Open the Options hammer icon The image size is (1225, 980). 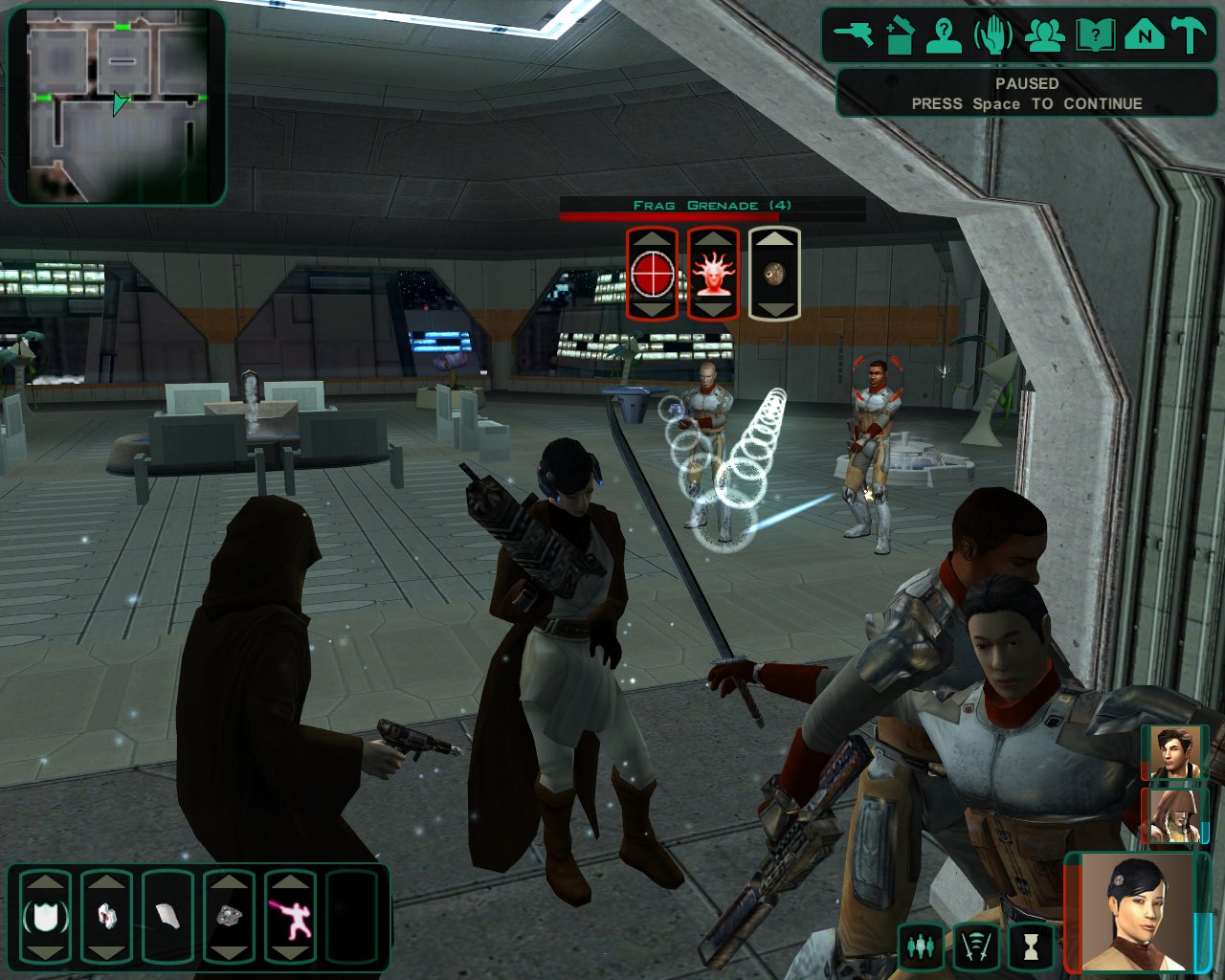1190,35
